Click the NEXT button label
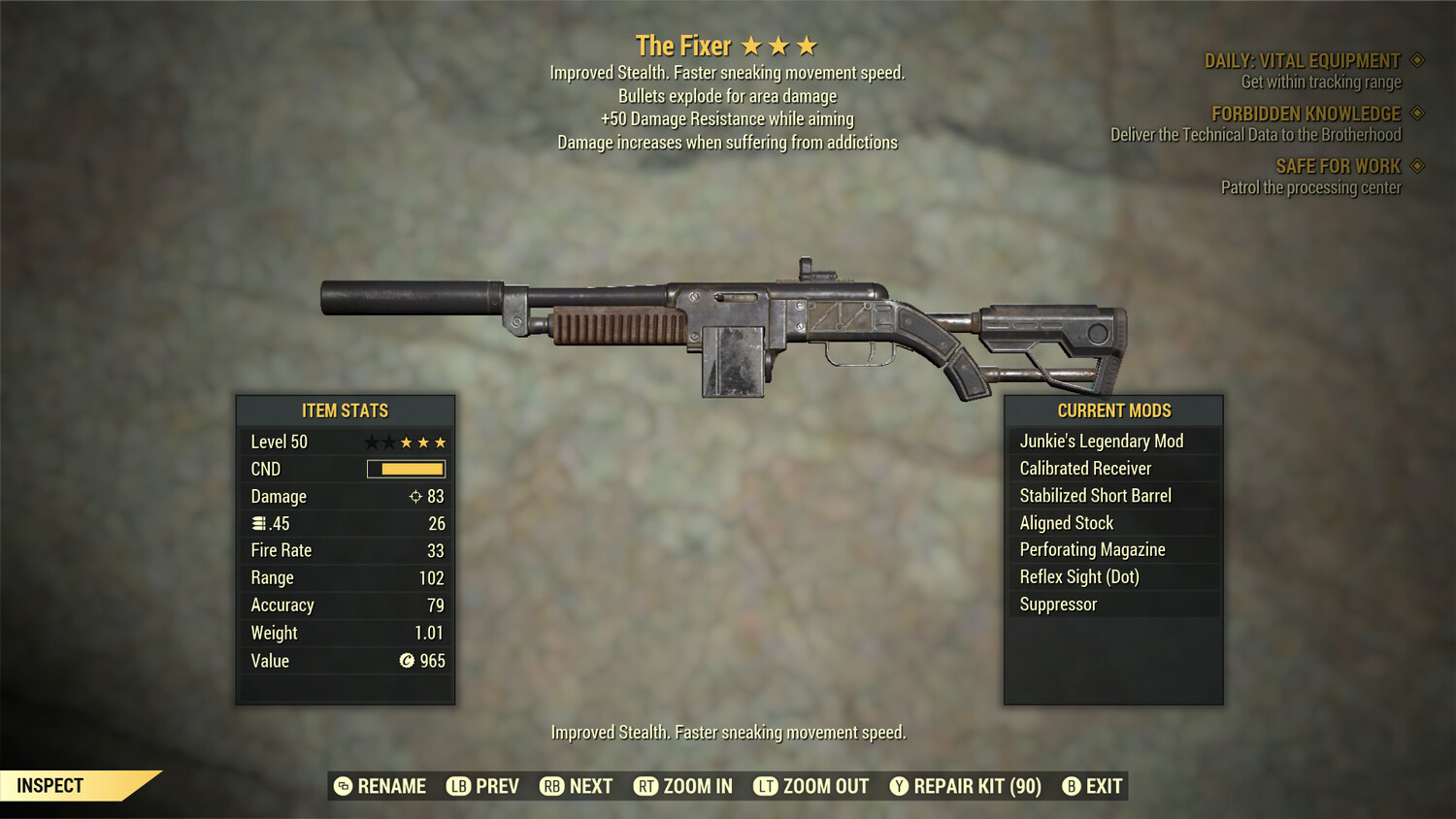Viewport: 1456px width, 819px height. [590, 786]
